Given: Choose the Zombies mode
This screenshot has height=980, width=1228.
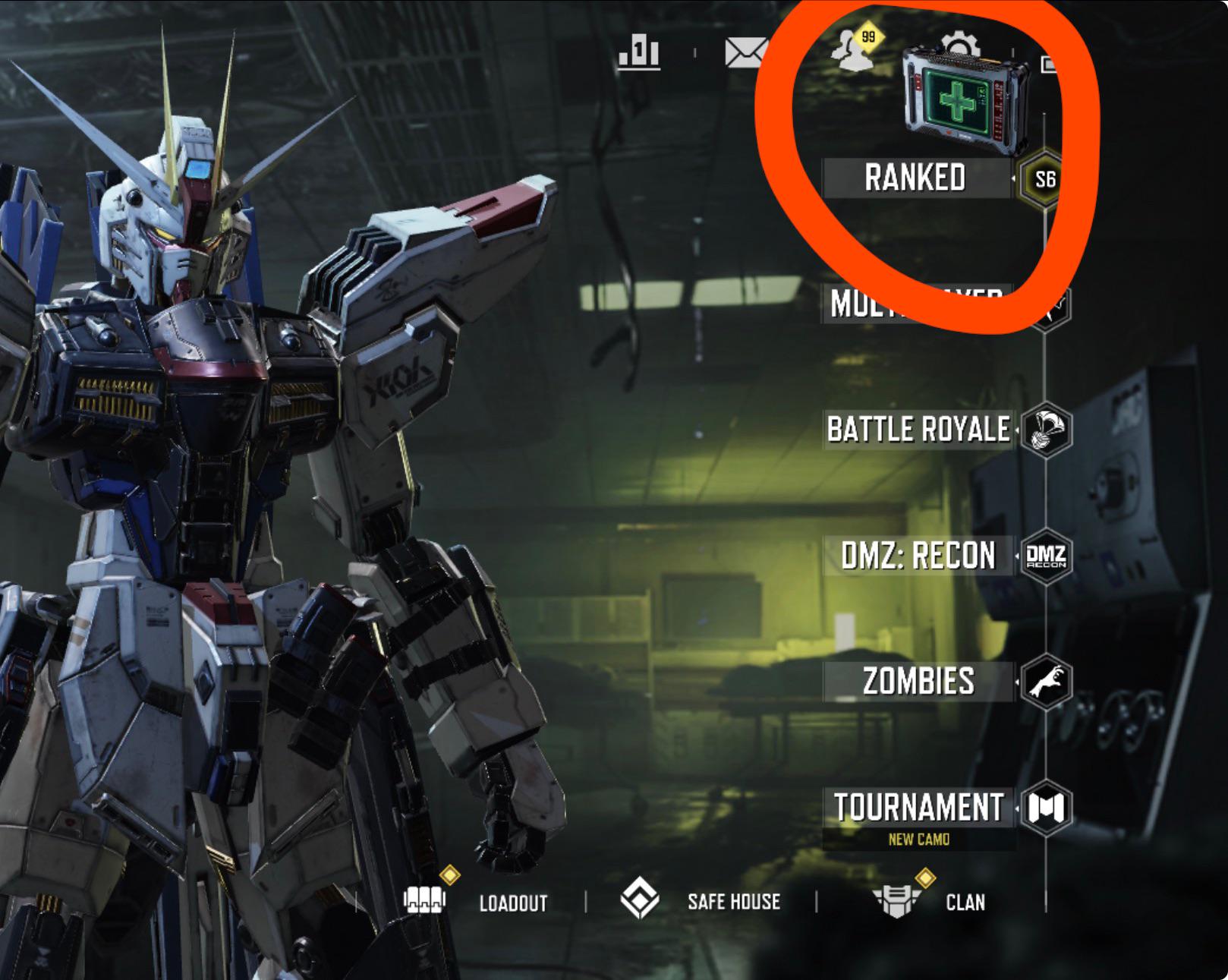Looking at the screenshot, I should [x=918, y=681].
